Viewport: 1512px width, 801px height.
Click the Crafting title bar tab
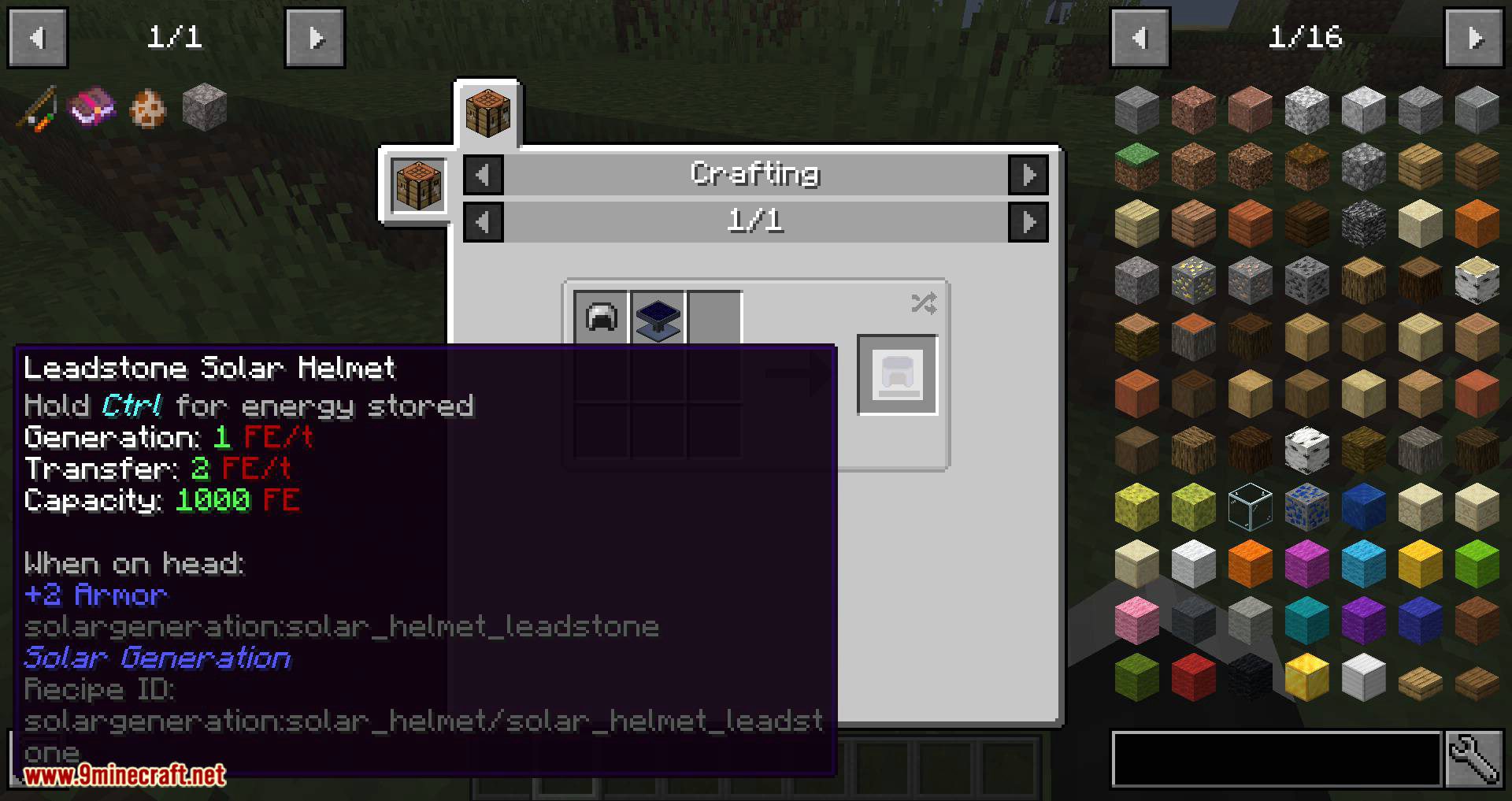point(754,174)
